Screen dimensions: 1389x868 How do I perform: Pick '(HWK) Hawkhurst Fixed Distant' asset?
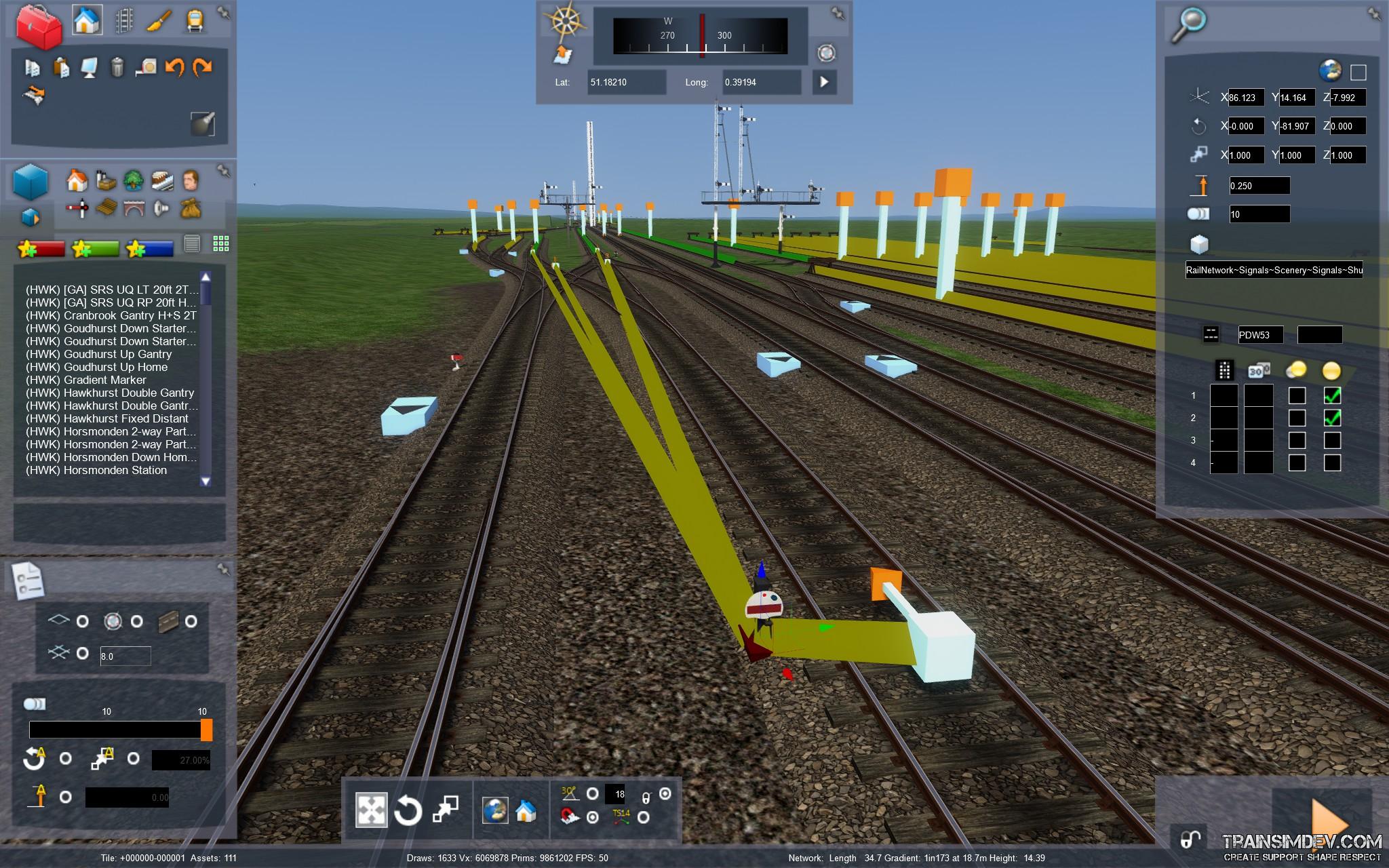106,418
